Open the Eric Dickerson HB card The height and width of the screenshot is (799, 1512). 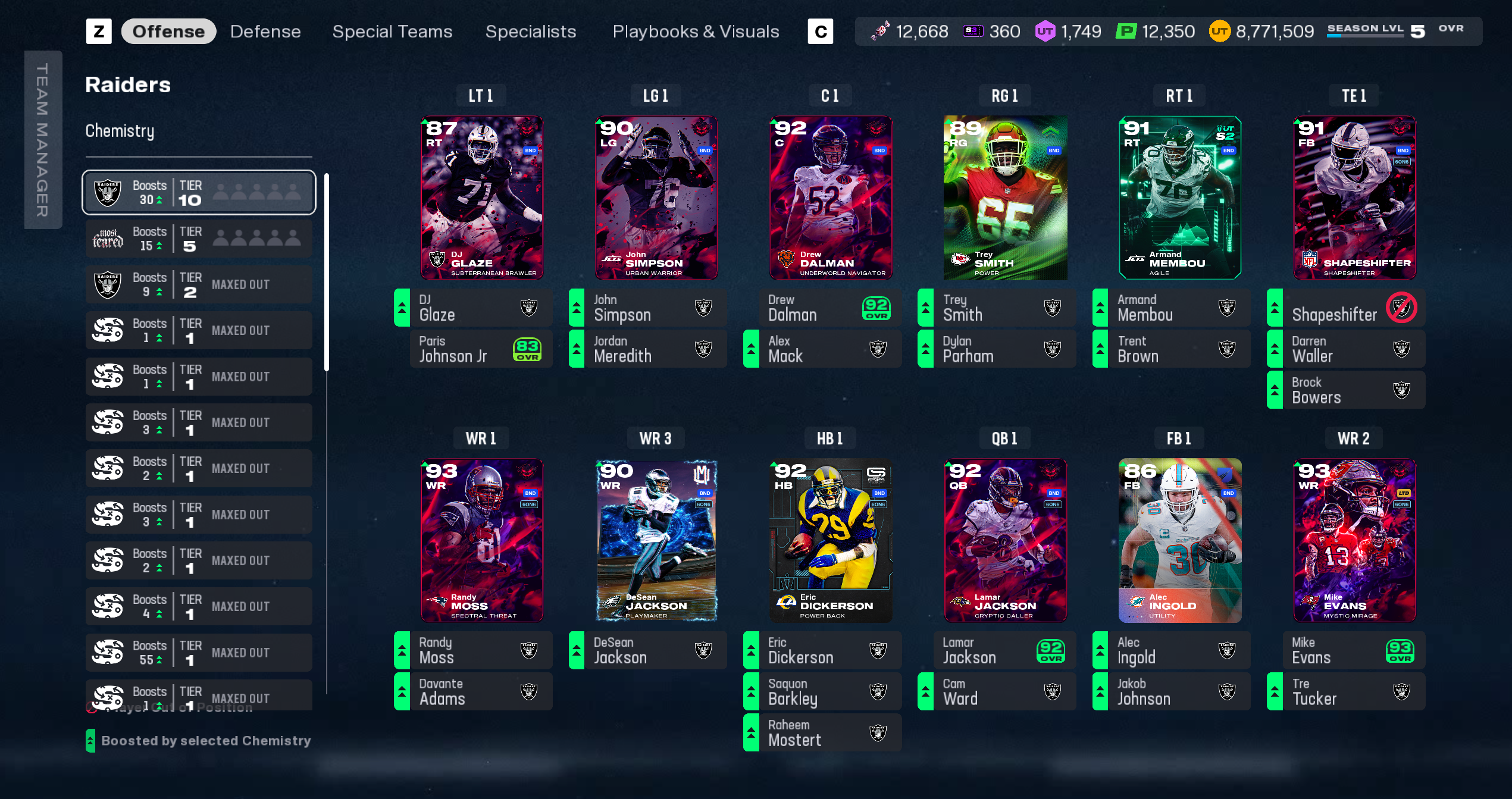point(830,540)
